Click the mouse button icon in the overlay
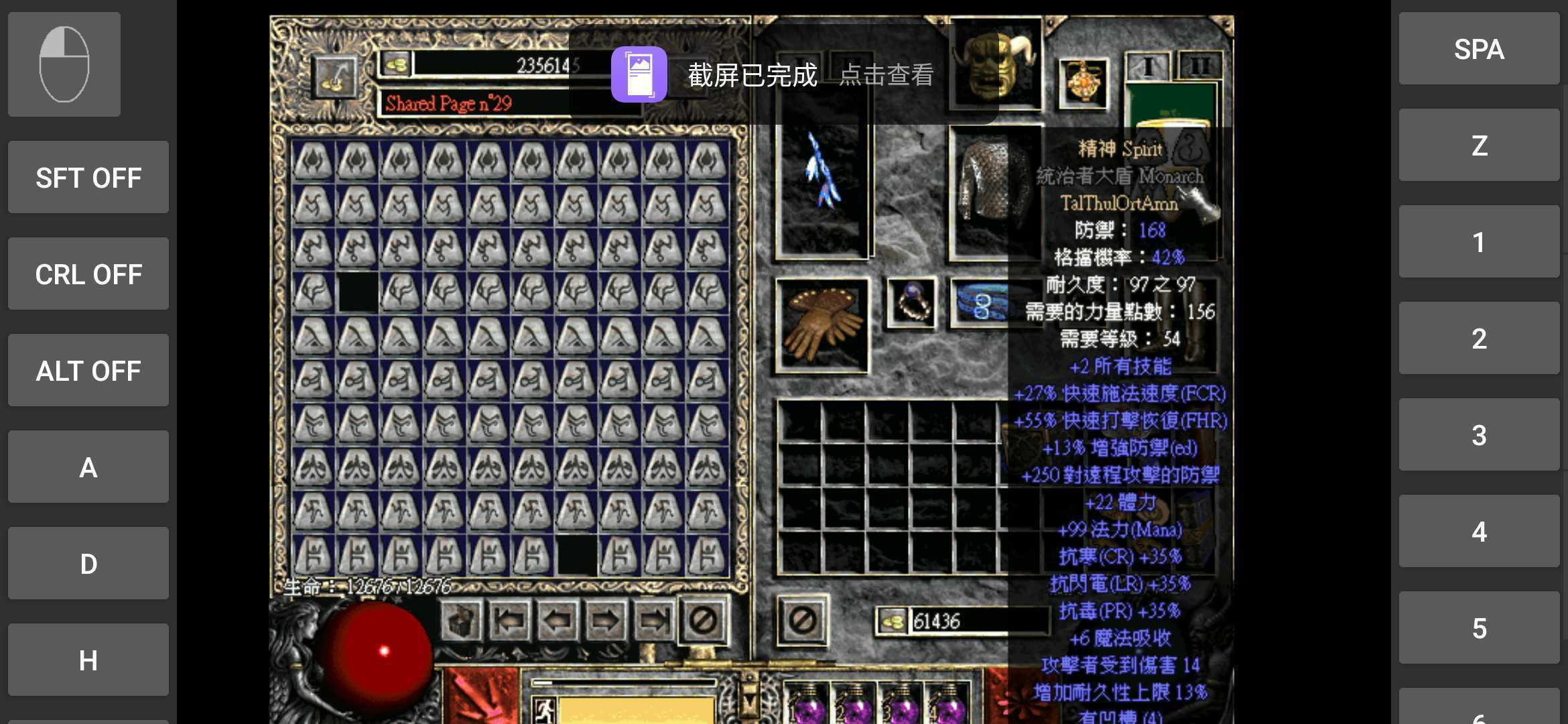1568x724 pixels. [x=64, y=64]
